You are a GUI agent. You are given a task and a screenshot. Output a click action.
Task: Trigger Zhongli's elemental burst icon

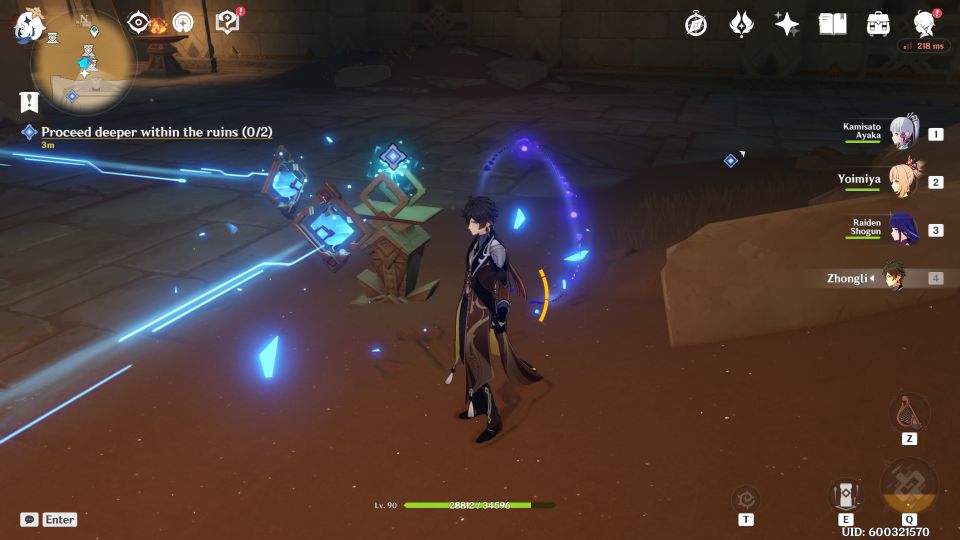(909, 486)
